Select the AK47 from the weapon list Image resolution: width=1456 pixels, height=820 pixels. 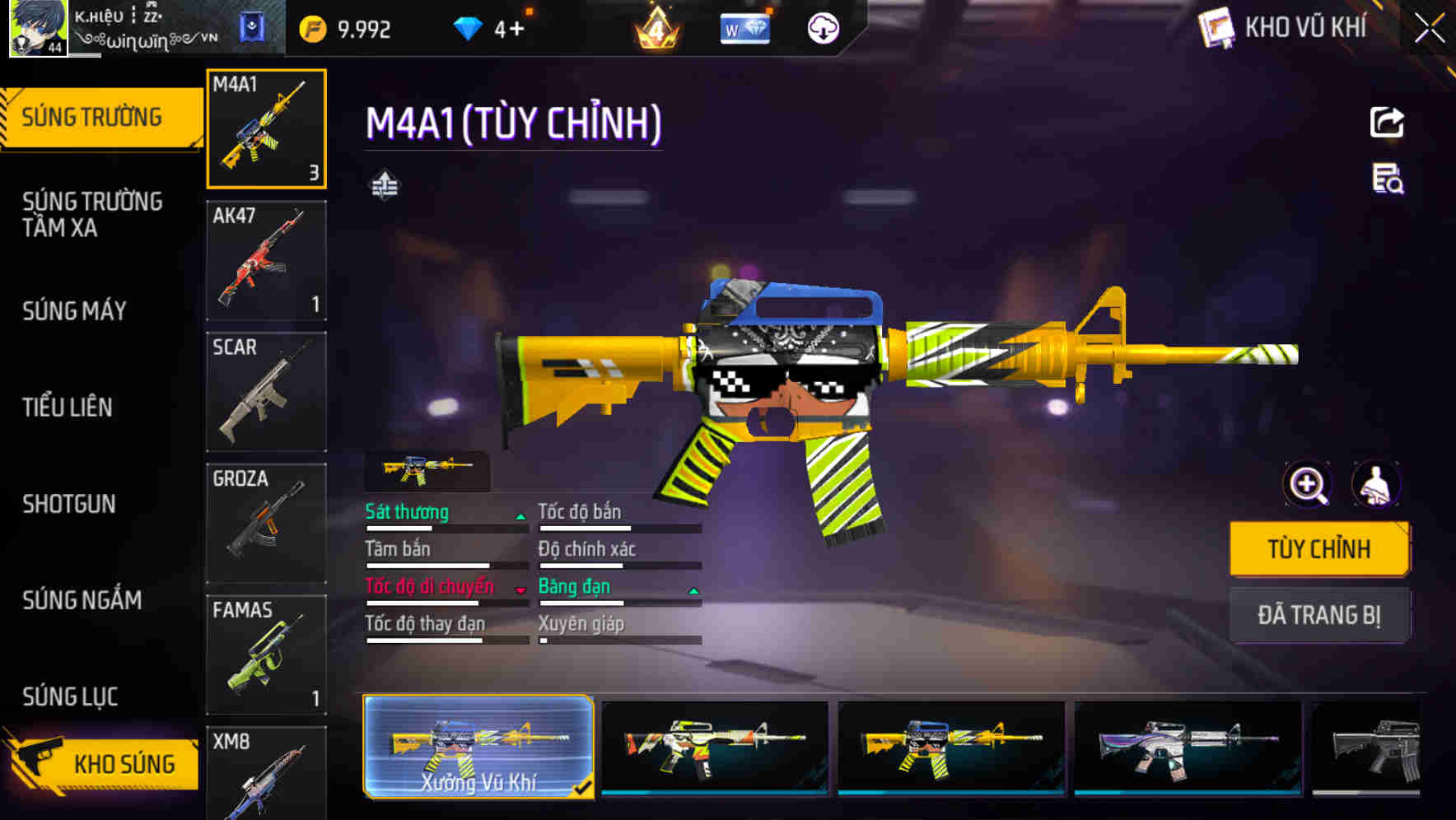coord(265,259)
